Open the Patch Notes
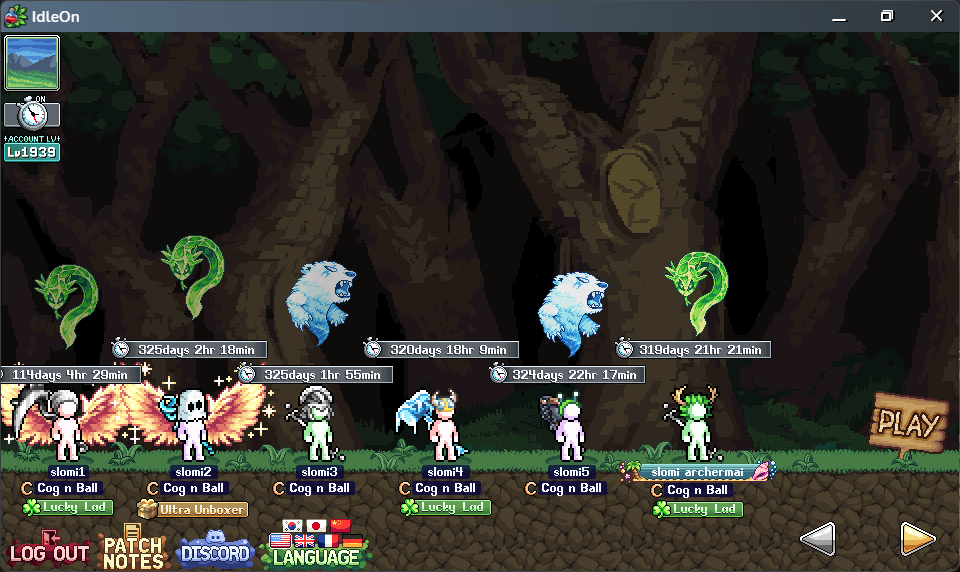The height and width of the screenshot is (572, 960). [x=133, y=548]
